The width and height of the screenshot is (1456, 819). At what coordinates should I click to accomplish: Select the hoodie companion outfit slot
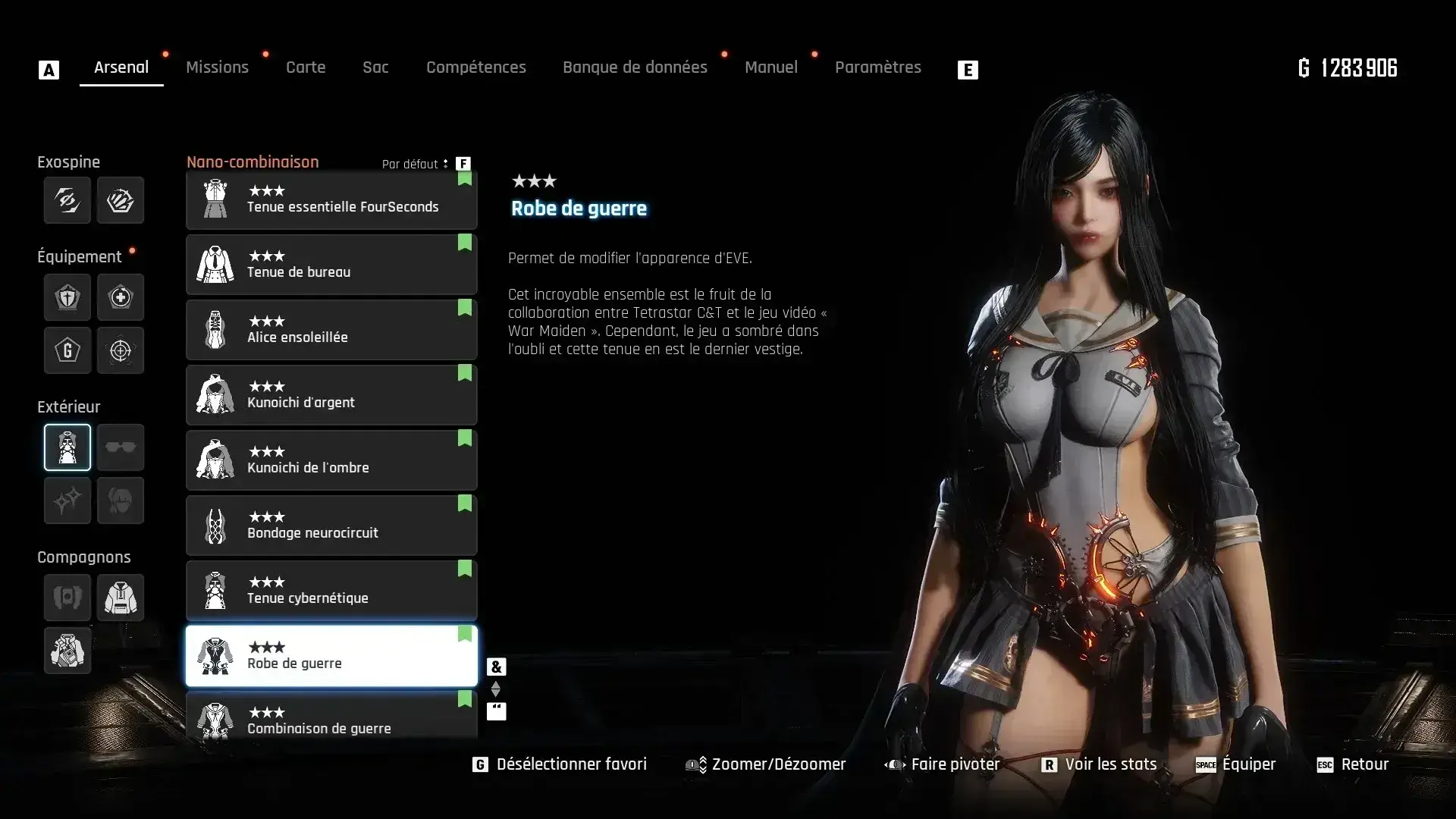[121, 598]
